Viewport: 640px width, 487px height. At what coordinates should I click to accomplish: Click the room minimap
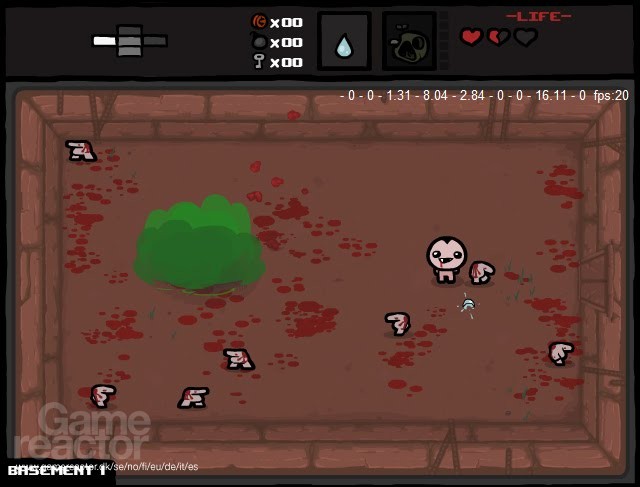(x=130, y=41)
